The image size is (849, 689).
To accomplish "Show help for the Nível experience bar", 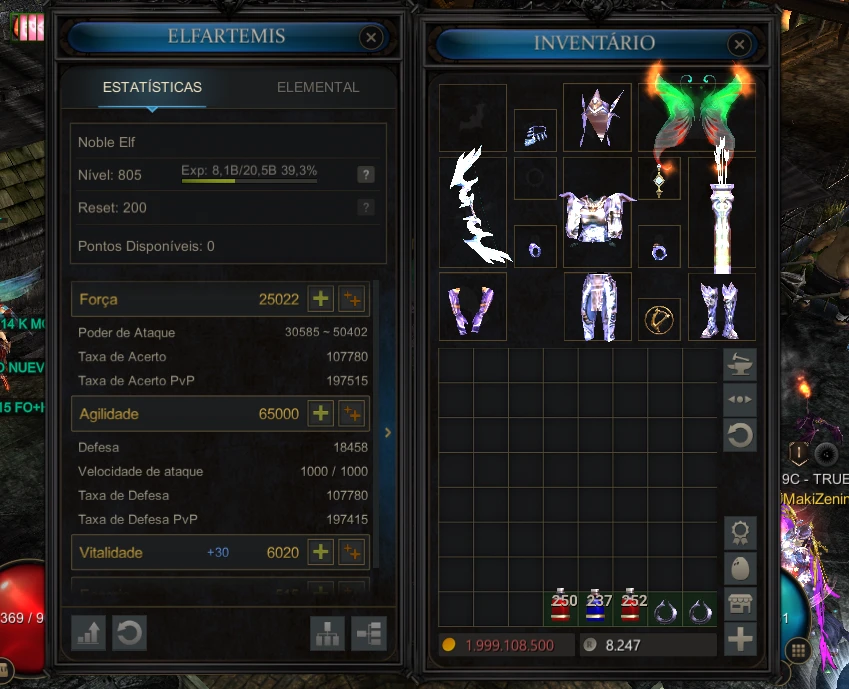I will 366,175.
